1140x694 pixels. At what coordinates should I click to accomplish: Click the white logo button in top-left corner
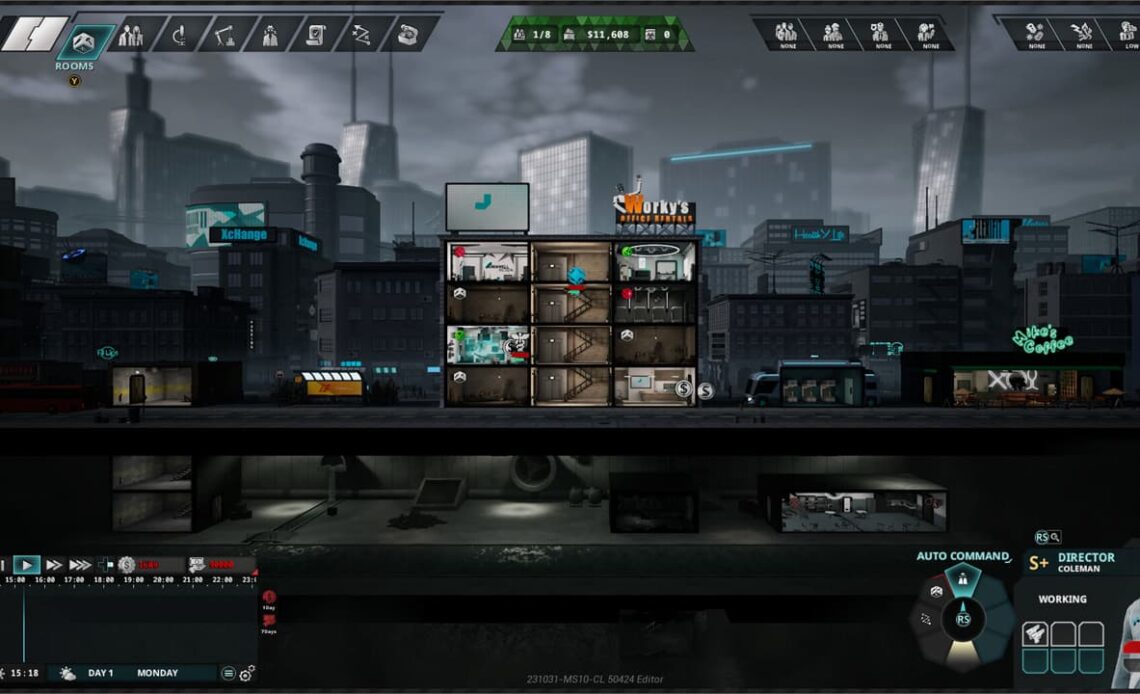pyautogui.click(x=24, y=33)
